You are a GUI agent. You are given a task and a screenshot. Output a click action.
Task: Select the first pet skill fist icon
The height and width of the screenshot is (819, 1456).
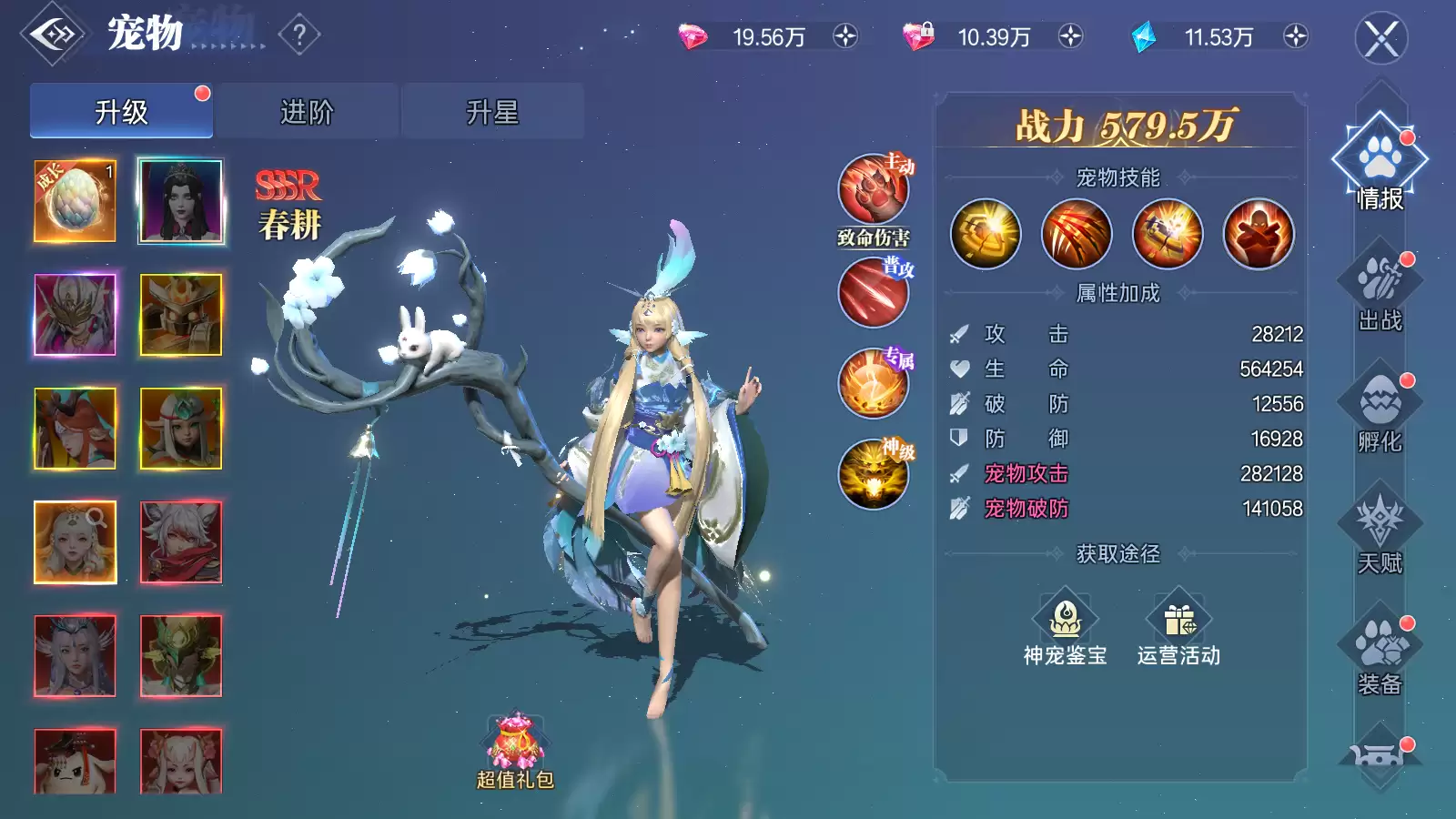pyautogui.click(x=986, y=234)
